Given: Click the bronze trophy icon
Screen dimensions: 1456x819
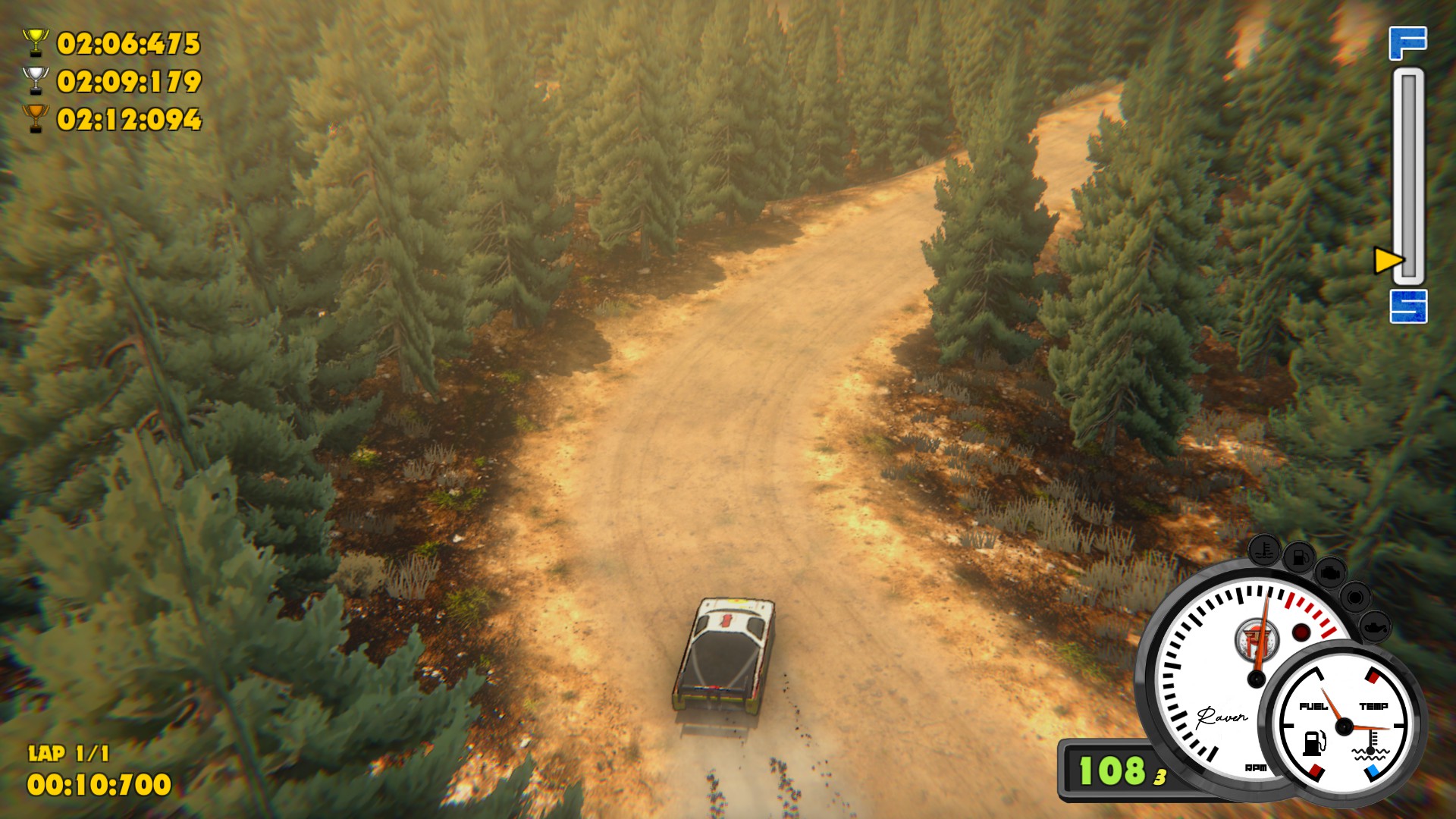Looking at the screenshot, I should [x=35, y=118].
